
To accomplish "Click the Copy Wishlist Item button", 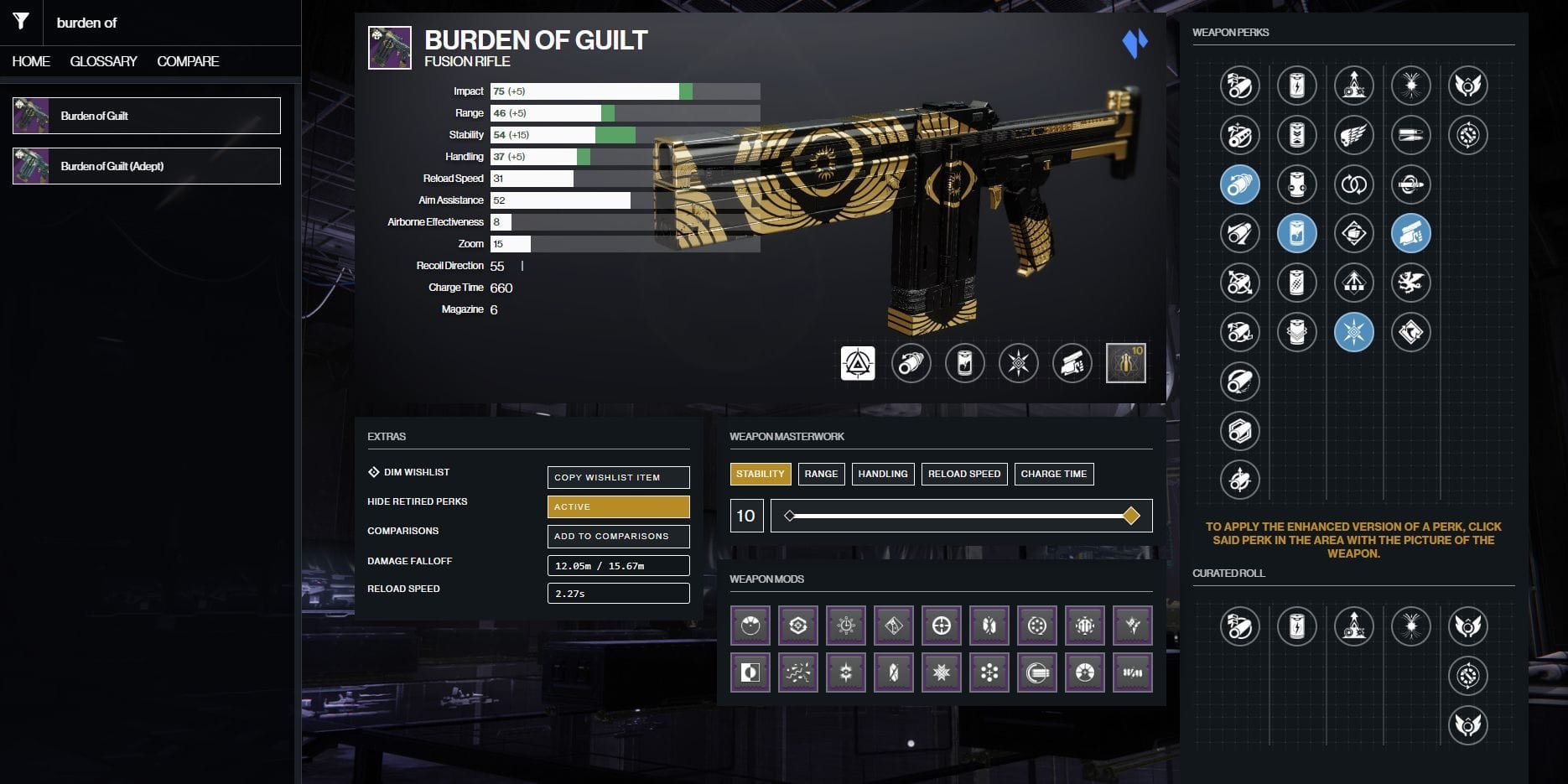I will pos(618,477).
